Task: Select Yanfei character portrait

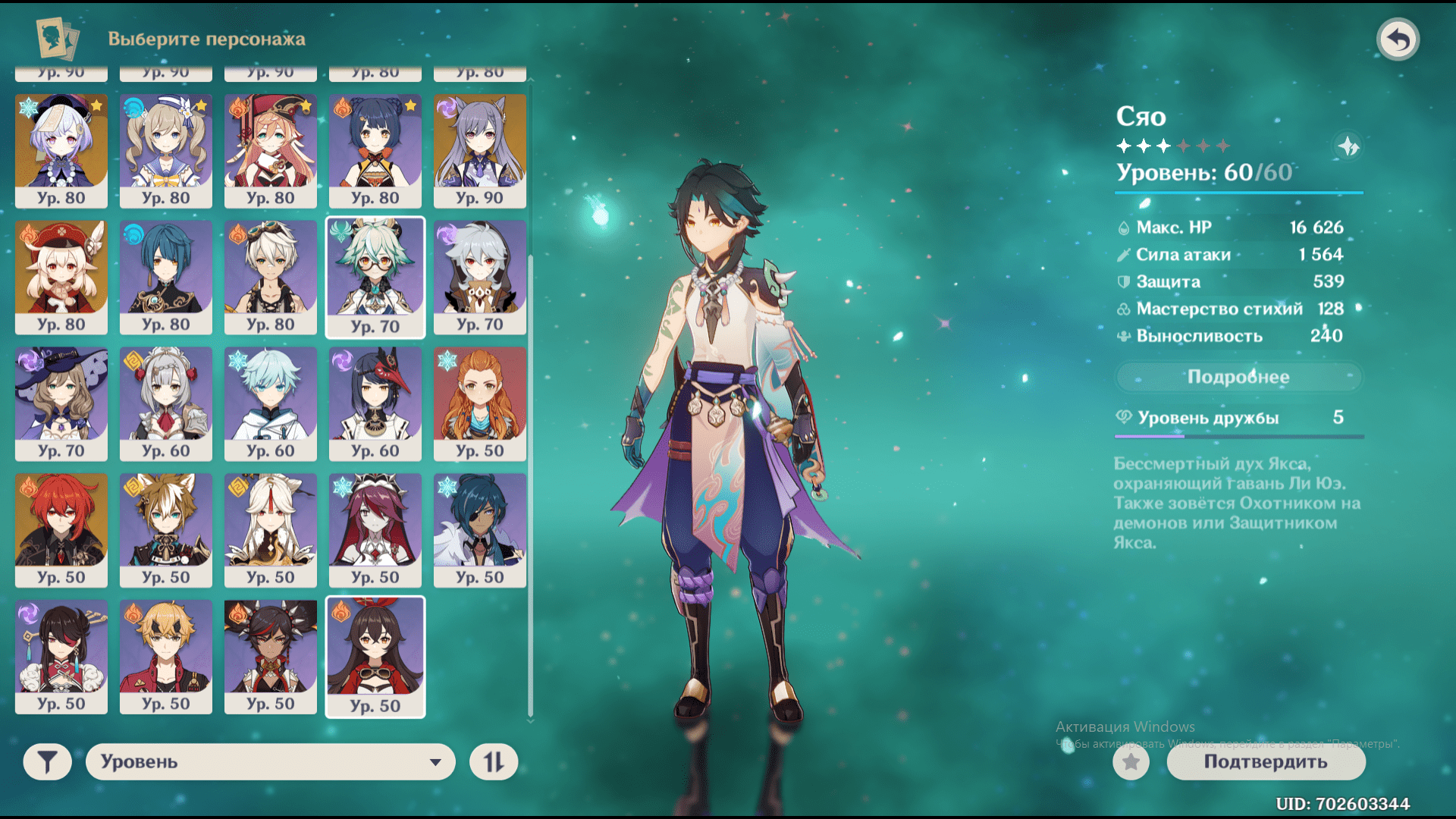Action: click(271, 150)
